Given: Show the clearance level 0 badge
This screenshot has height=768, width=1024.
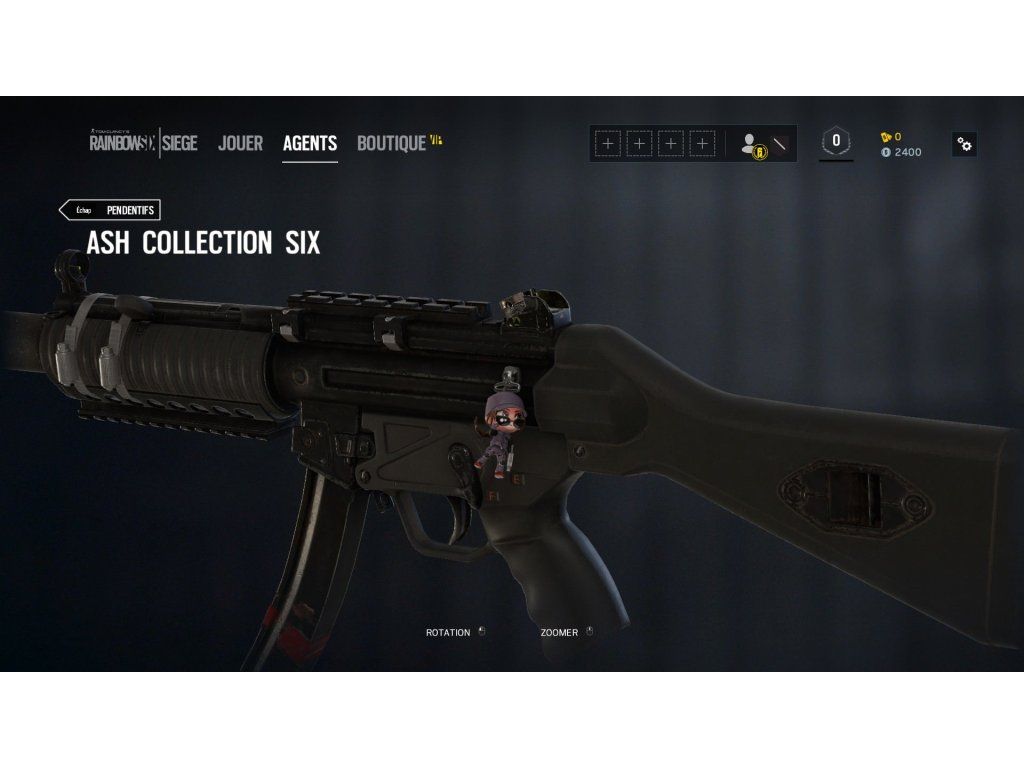Looking at the screenshot, I should tap(836, 141).
